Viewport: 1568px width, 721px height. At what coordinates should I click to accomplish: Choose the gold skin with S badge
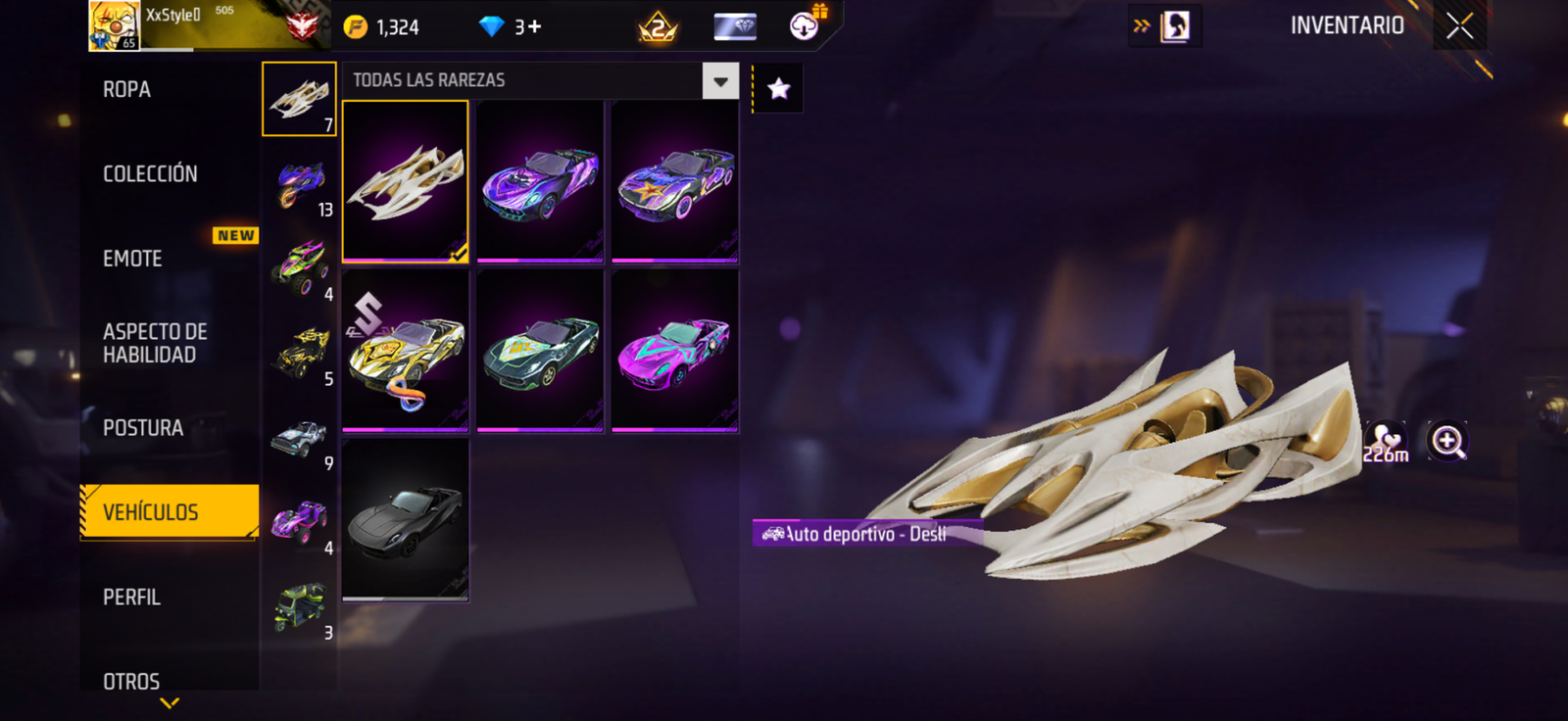(405, 351)
